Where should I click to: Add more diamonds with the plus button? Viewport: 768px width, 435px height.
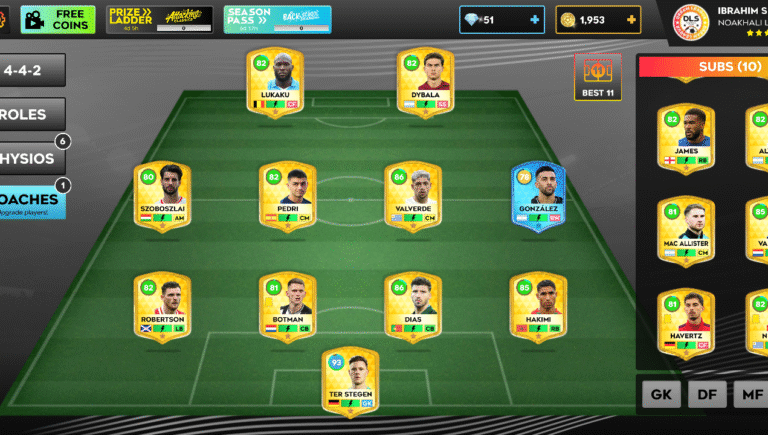(x=533, y=19)
